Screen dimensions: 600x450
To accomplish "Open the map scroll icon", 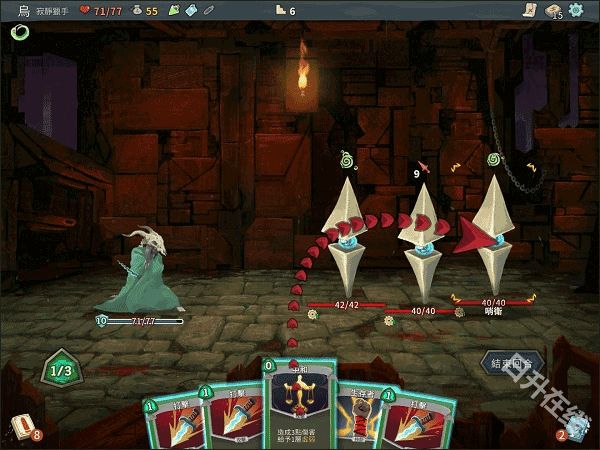I will click(x=528, y=10).
